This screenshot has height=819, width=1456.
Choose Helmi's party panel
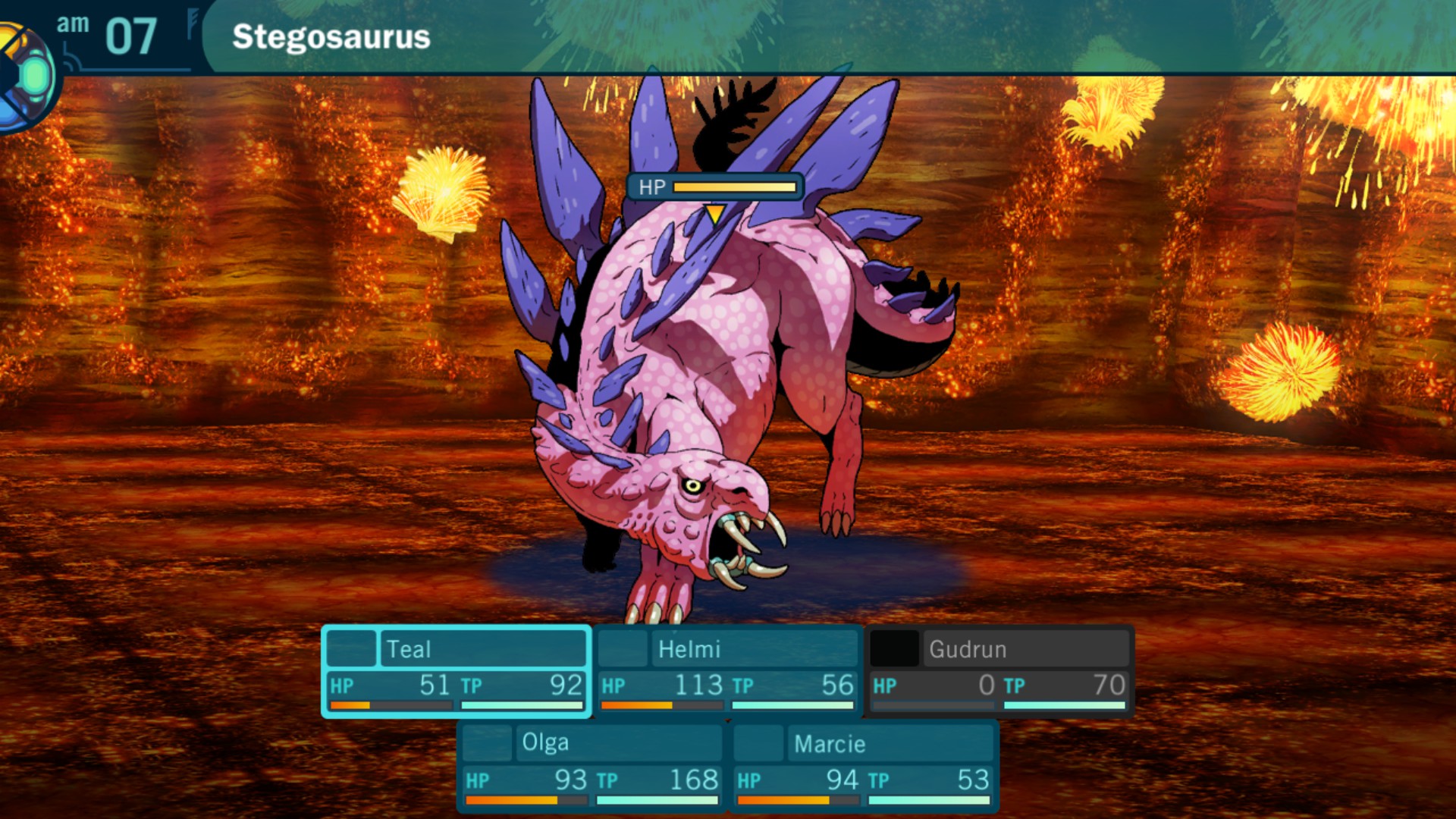pos(728,671)
